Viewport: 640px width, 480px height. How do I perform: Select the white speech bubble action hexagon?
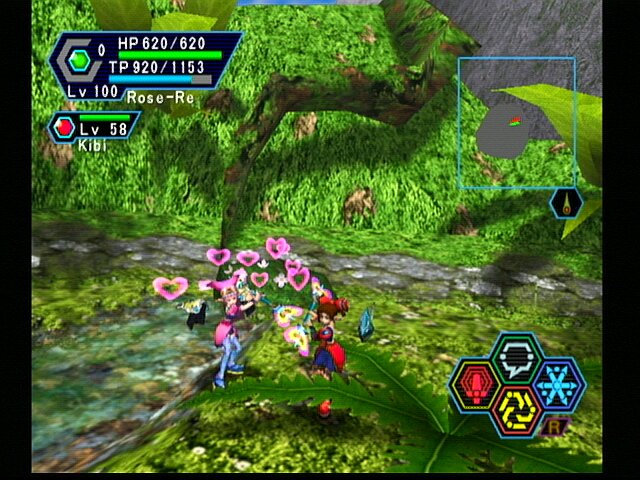click(x=517, y=356)
